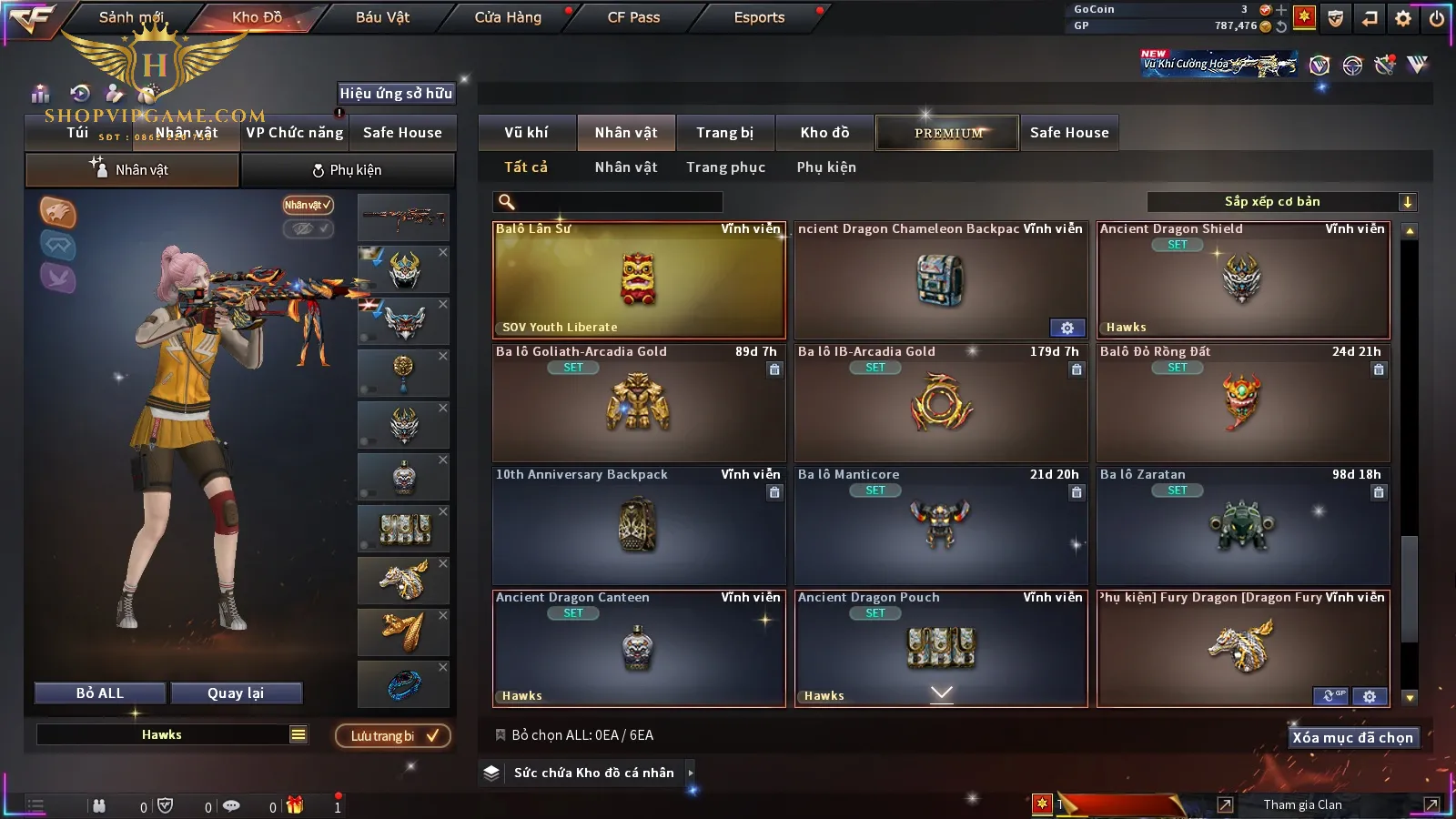Image resolution: width=1456 pixels, height=819 pixels.
Task: Choose the Ancient Dragon Shield item
Action: click(x=1243, y=280)
